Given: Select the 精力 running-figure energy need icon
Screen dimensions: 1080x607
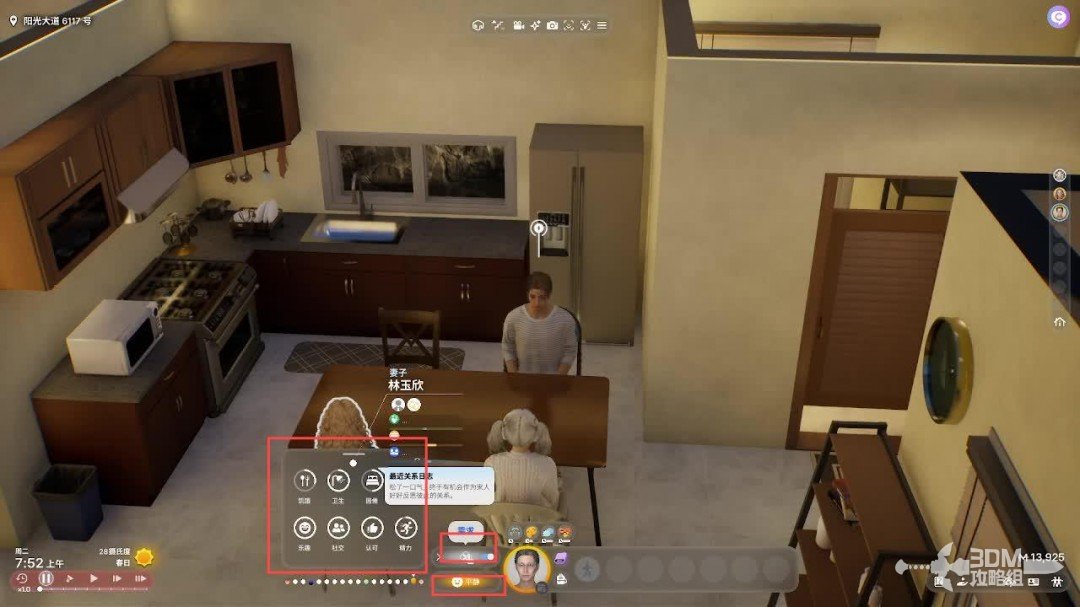Looking at the screenshot, I should coord(406,527).
